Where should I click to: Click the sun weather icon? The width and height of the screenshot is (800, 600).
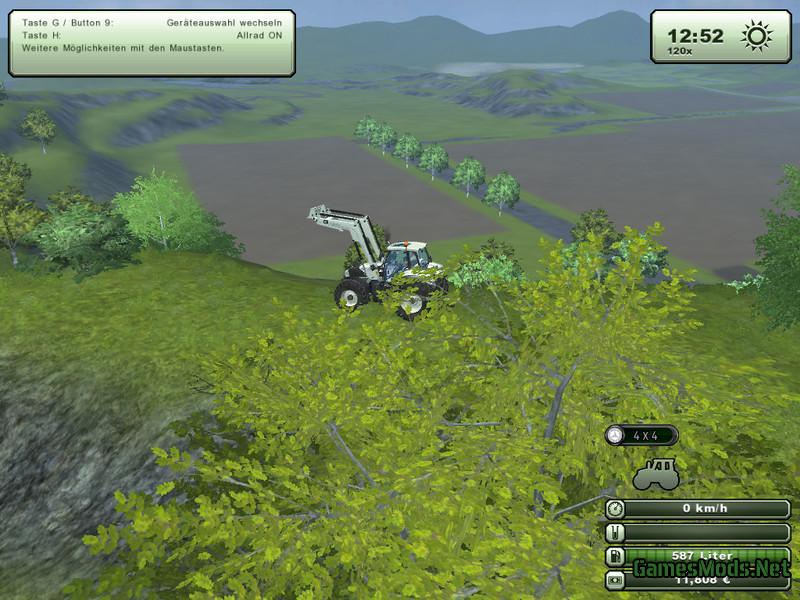click(x=756, y=37)
